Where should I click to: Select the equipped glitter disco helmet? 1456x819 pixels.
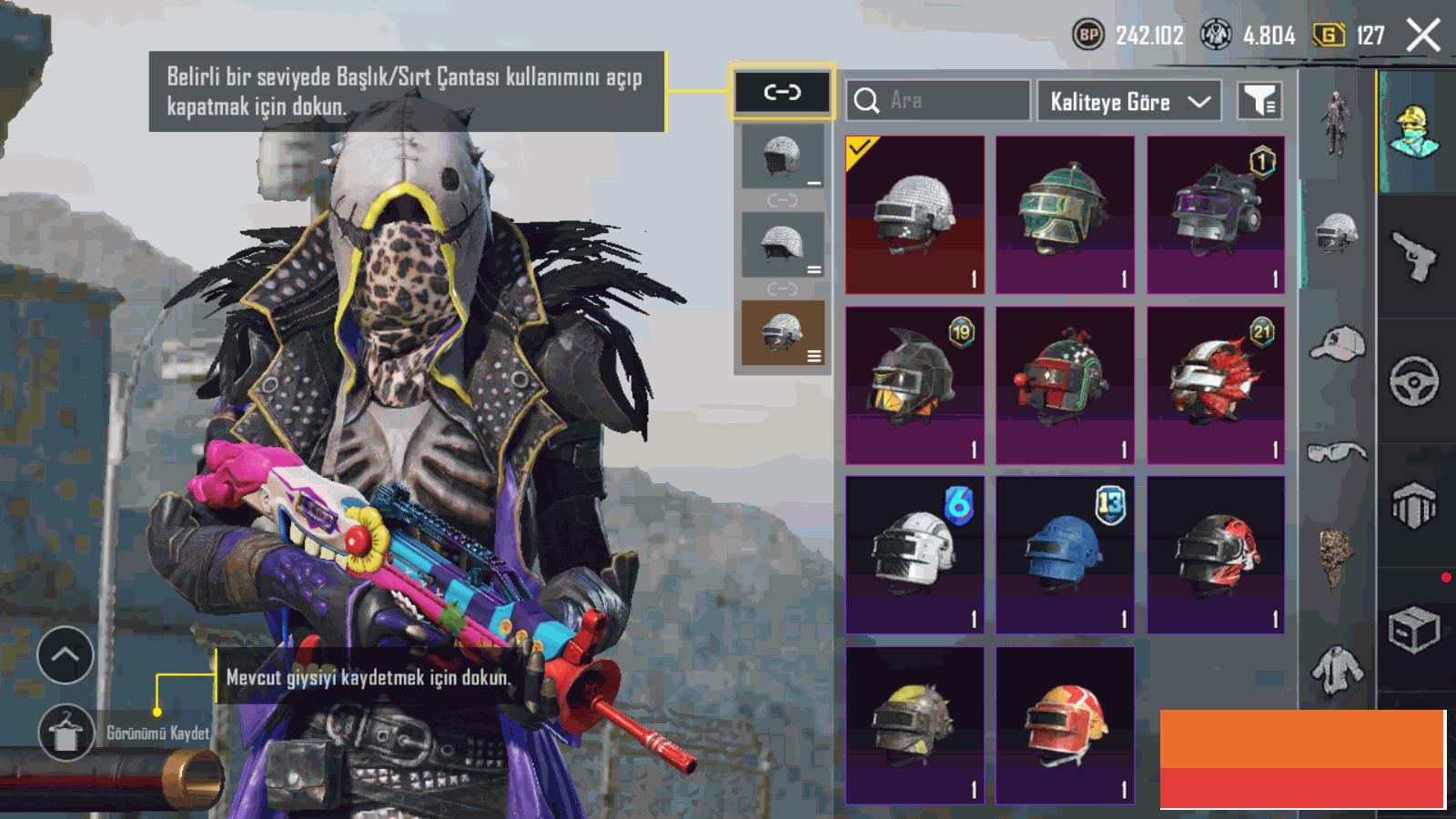(915, 215)
